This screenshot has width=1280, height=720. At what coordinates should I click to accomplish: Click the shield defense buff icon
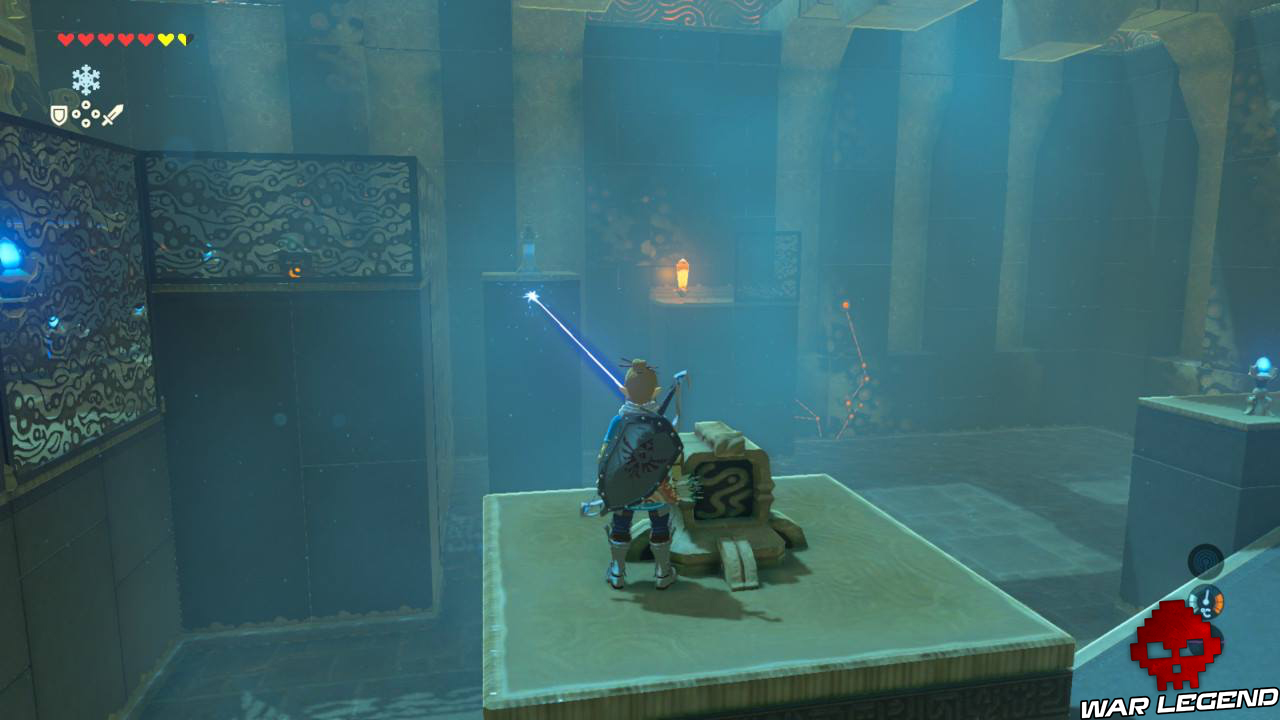[x=58, y=113]
